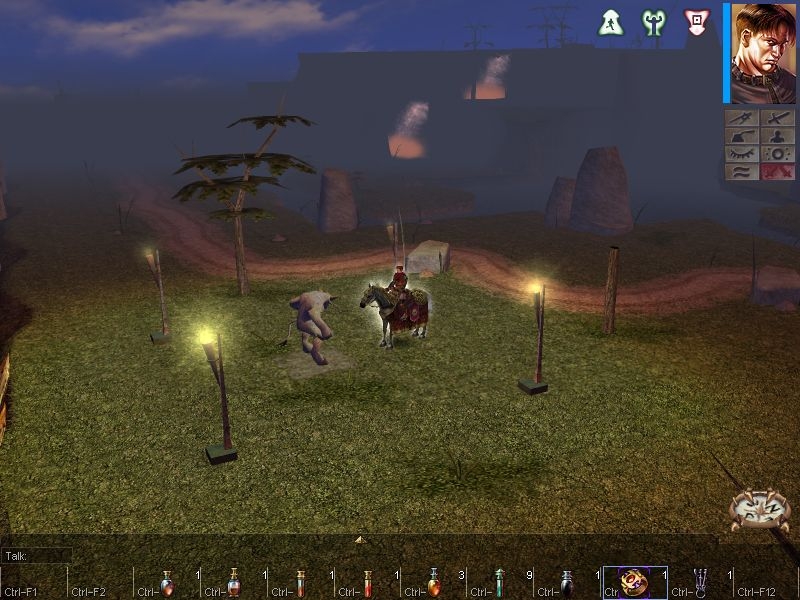Use the orange potion with stack of 3
800x600 pixels.
(x=434, y=583)
